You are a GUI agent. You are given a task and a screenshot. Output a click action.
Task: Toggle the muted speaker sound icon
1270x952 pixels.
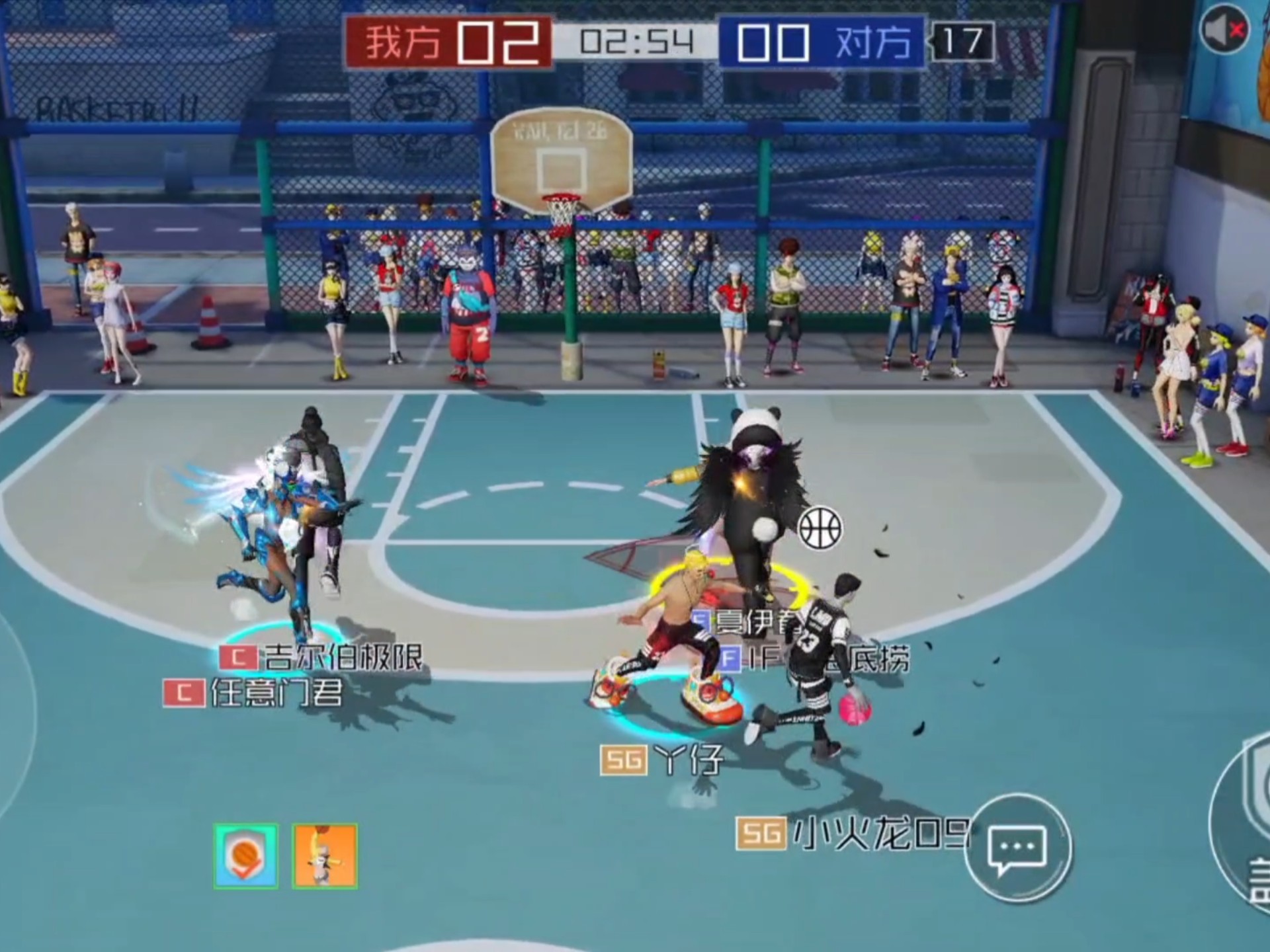tap(1224, 29)
